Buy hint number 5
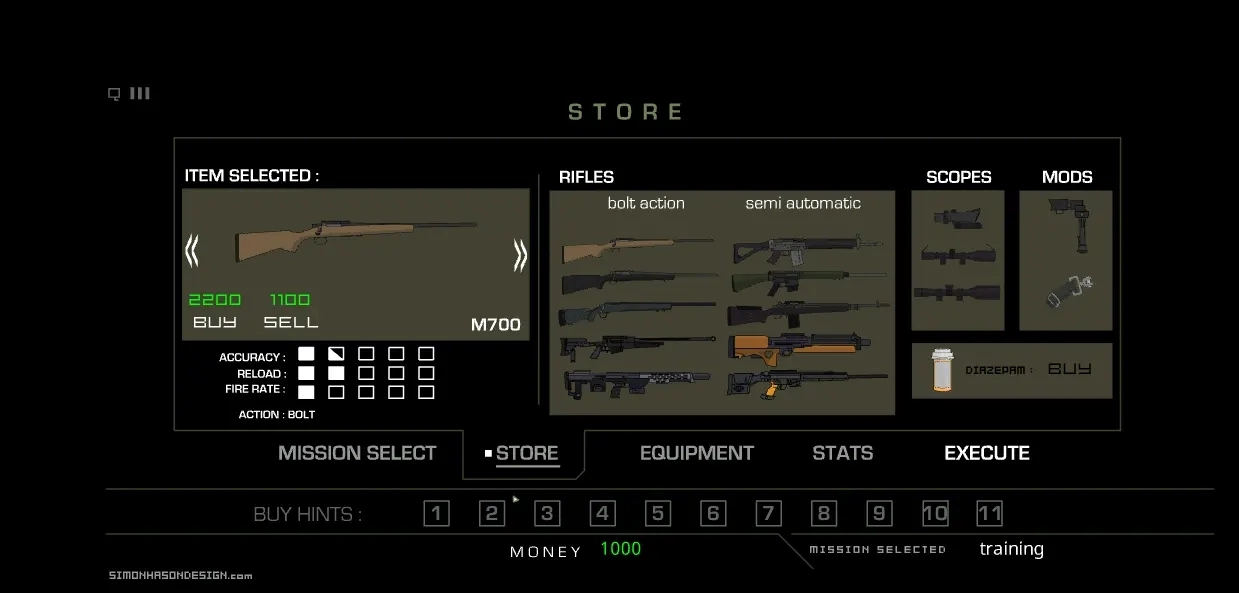Screen dimensions: 1239x593 (657, 514)
